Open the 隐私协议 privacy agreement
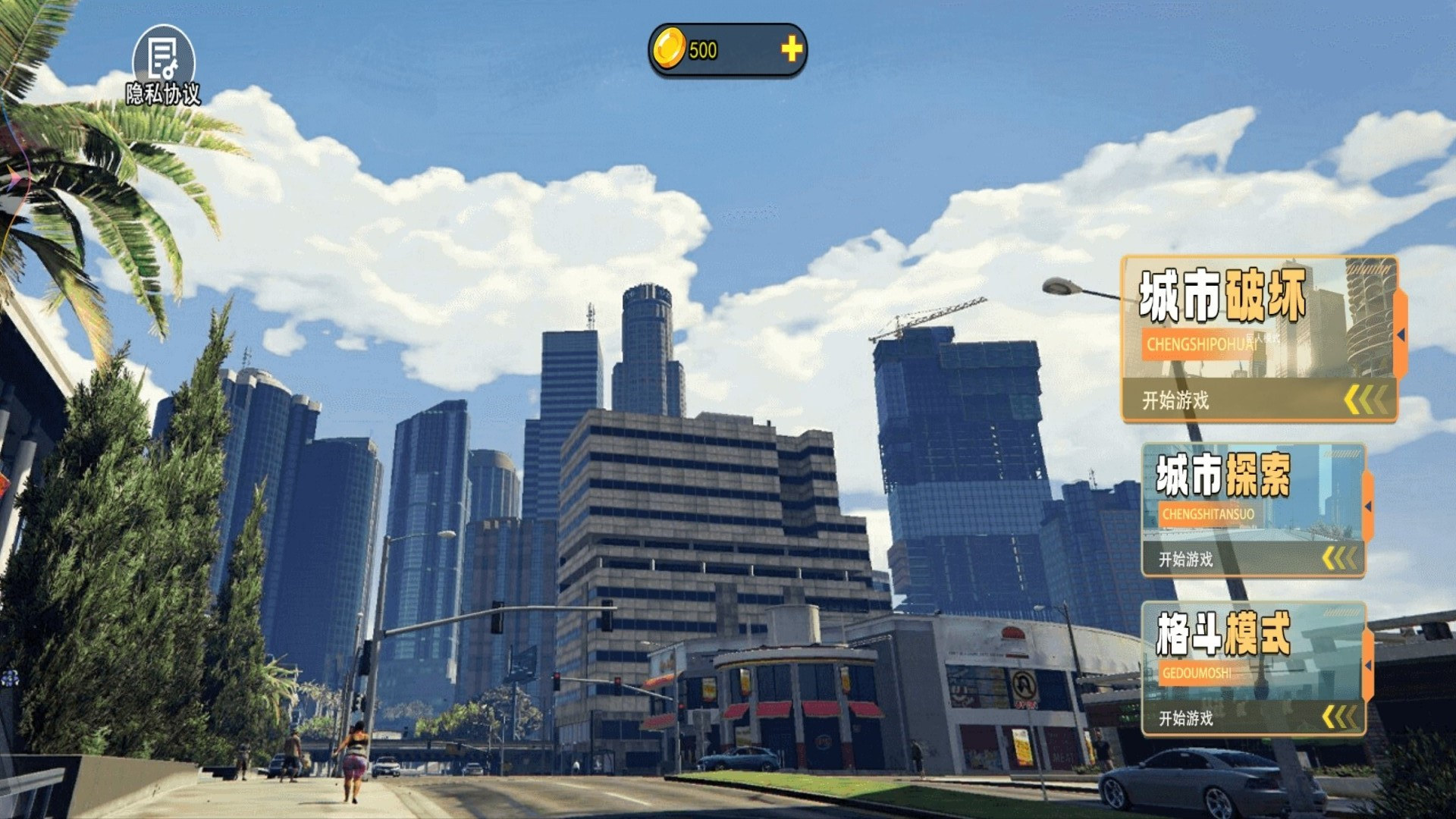 [x=163, y=65]
